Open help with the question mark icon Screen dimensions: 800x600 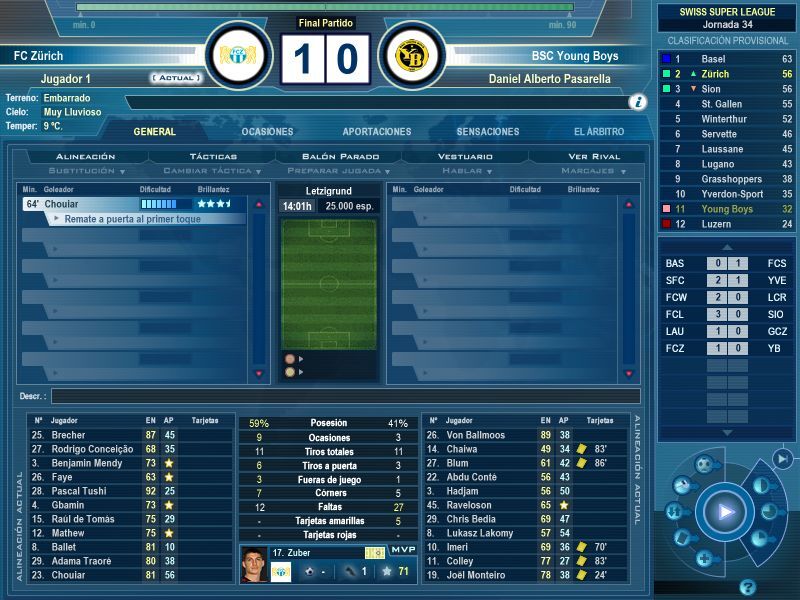coord(747,586)
